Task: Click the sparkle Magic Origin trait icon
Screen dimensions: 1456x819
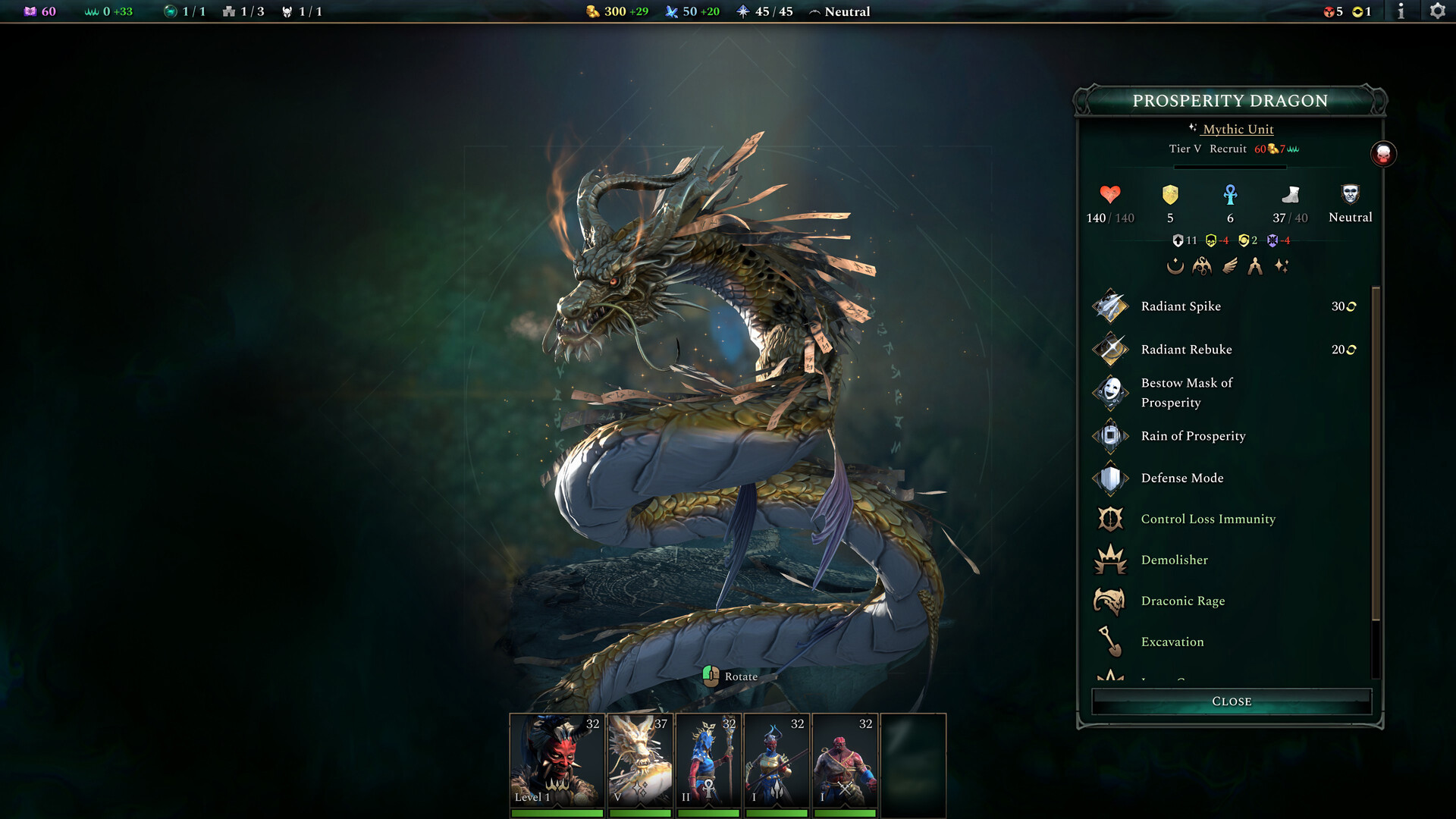Action: click(1282, 265)
